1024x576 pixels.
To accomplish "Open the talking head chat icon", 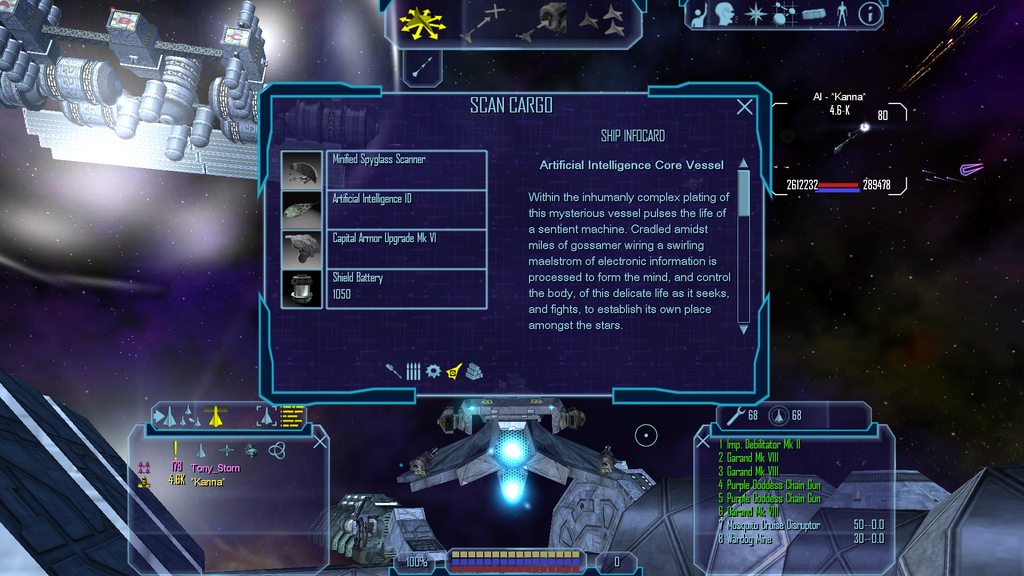I will [x=725, y=14].
